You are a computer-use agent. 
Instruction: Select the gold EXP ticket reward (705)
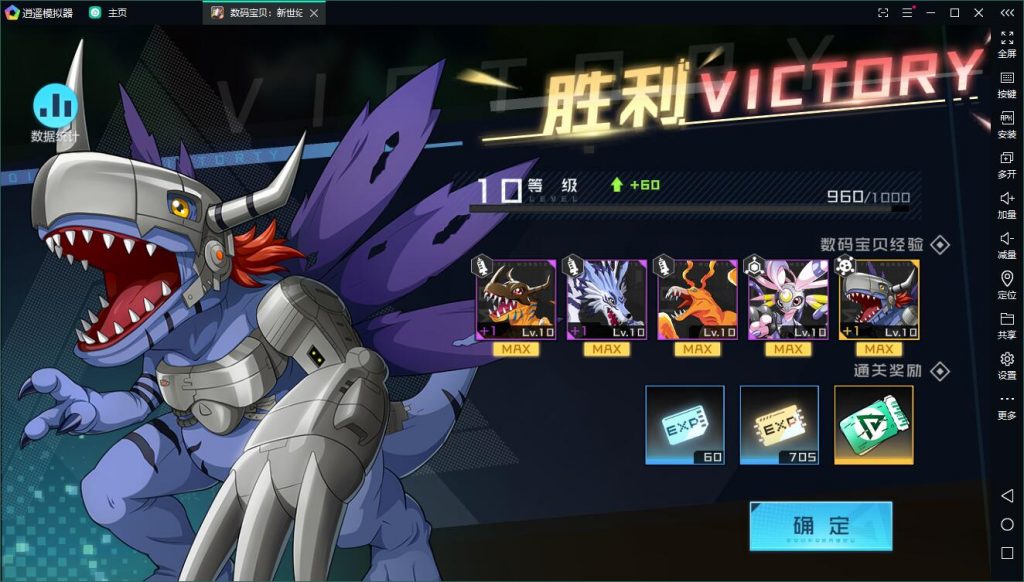(779, 425)
